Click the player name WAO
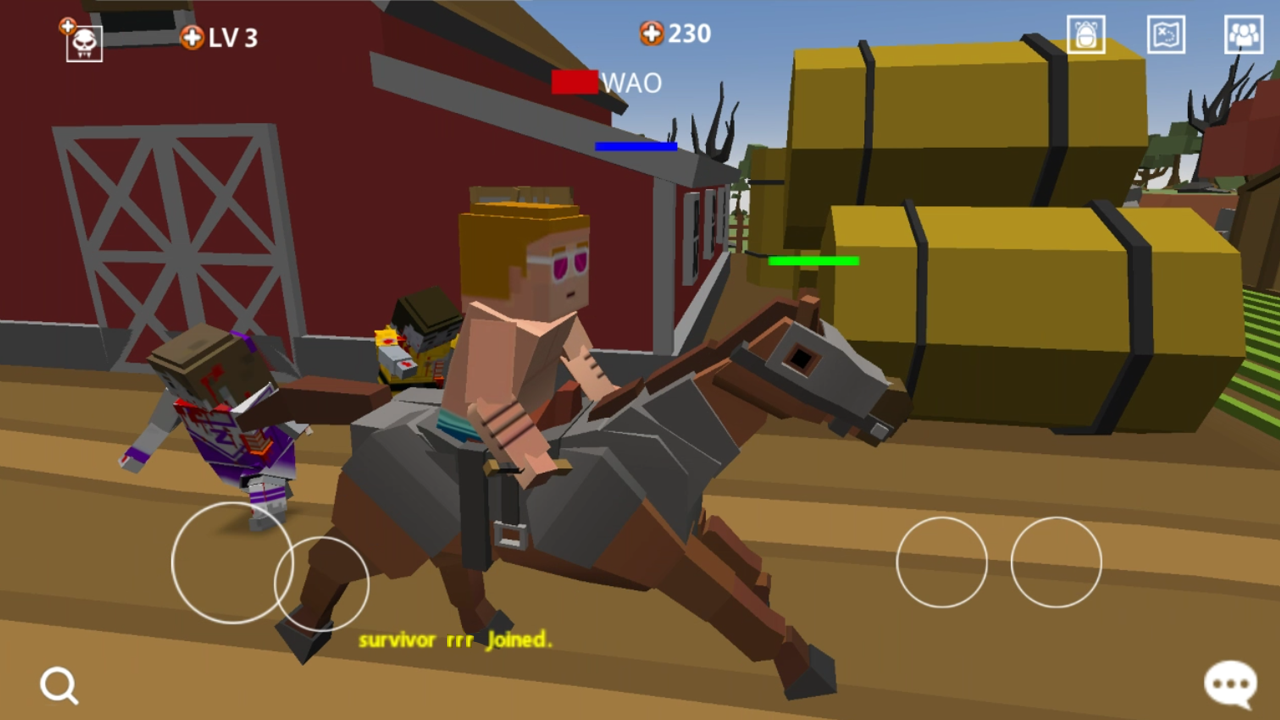Image resolution: width=1280 pixels, height=720 pixels. pos(631,83)
